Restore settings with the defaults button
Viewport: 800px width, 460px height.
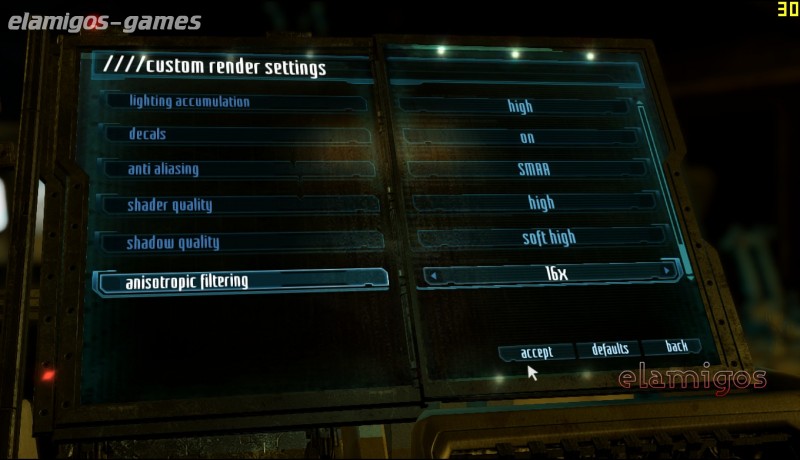coord(610,349)
